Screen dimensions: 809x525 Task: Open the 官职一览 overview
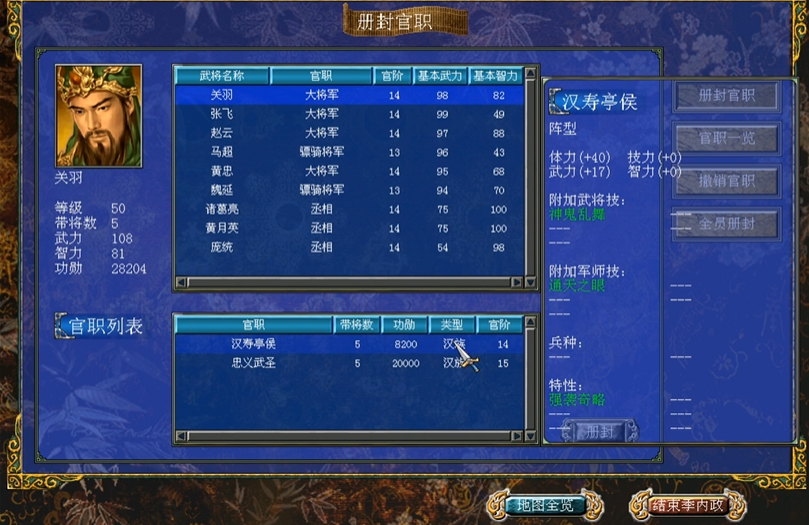[x=726, y=138]
